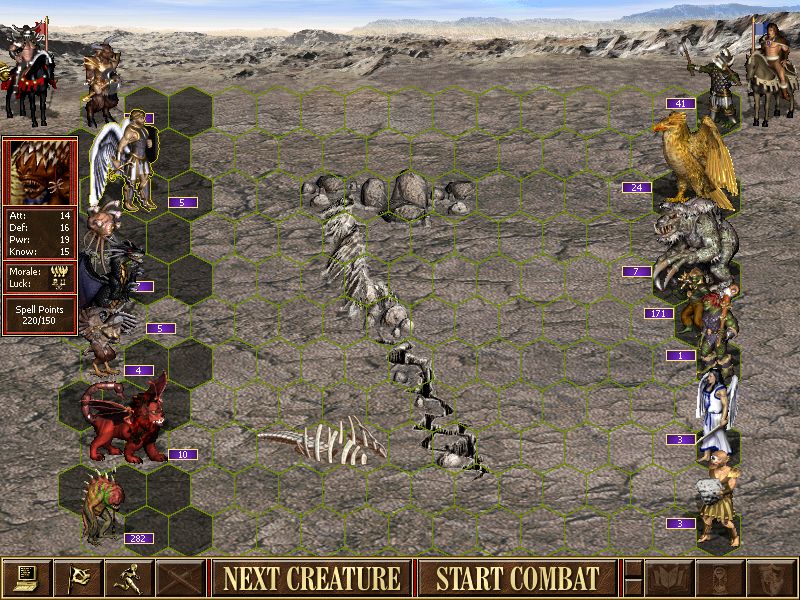Viewport: 800px width, 600px height.
Task: Click the greyed-out crossed swords auto-combat button
Action: 180,578
